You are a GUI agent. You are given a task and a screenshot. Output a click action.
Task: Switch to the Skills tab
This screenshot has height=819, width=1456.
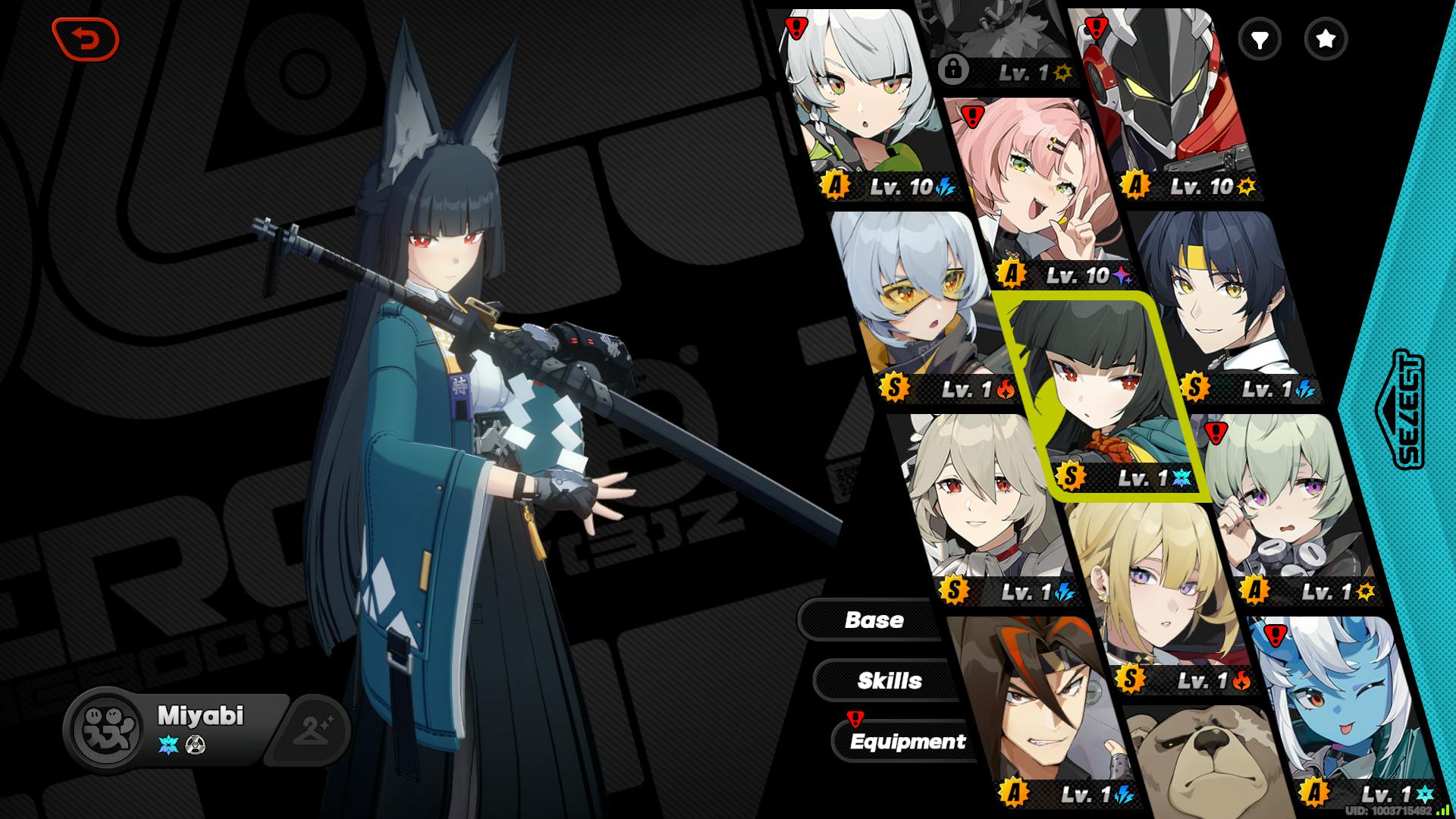pos(889,680)
